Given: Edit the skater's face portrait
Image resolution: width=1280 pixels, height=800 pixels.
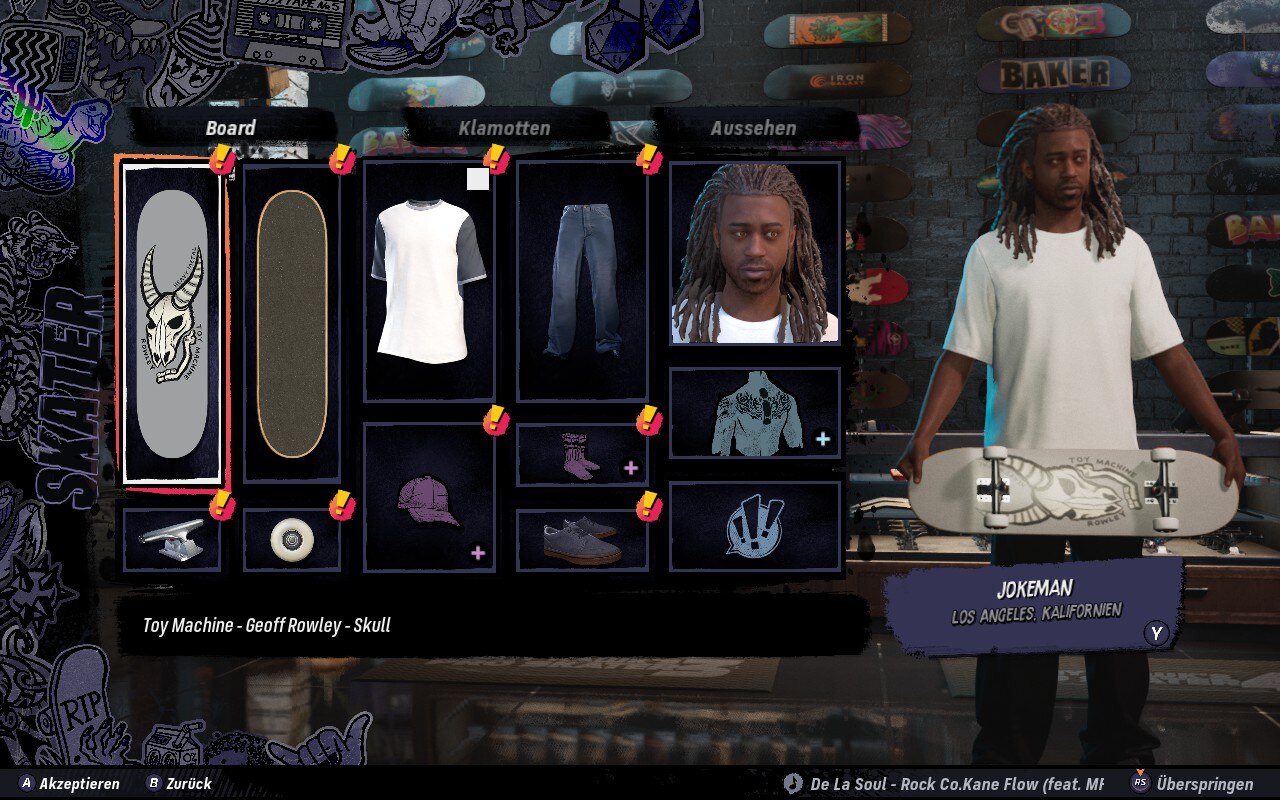Looking at the screenshot, I should point(755,253).
